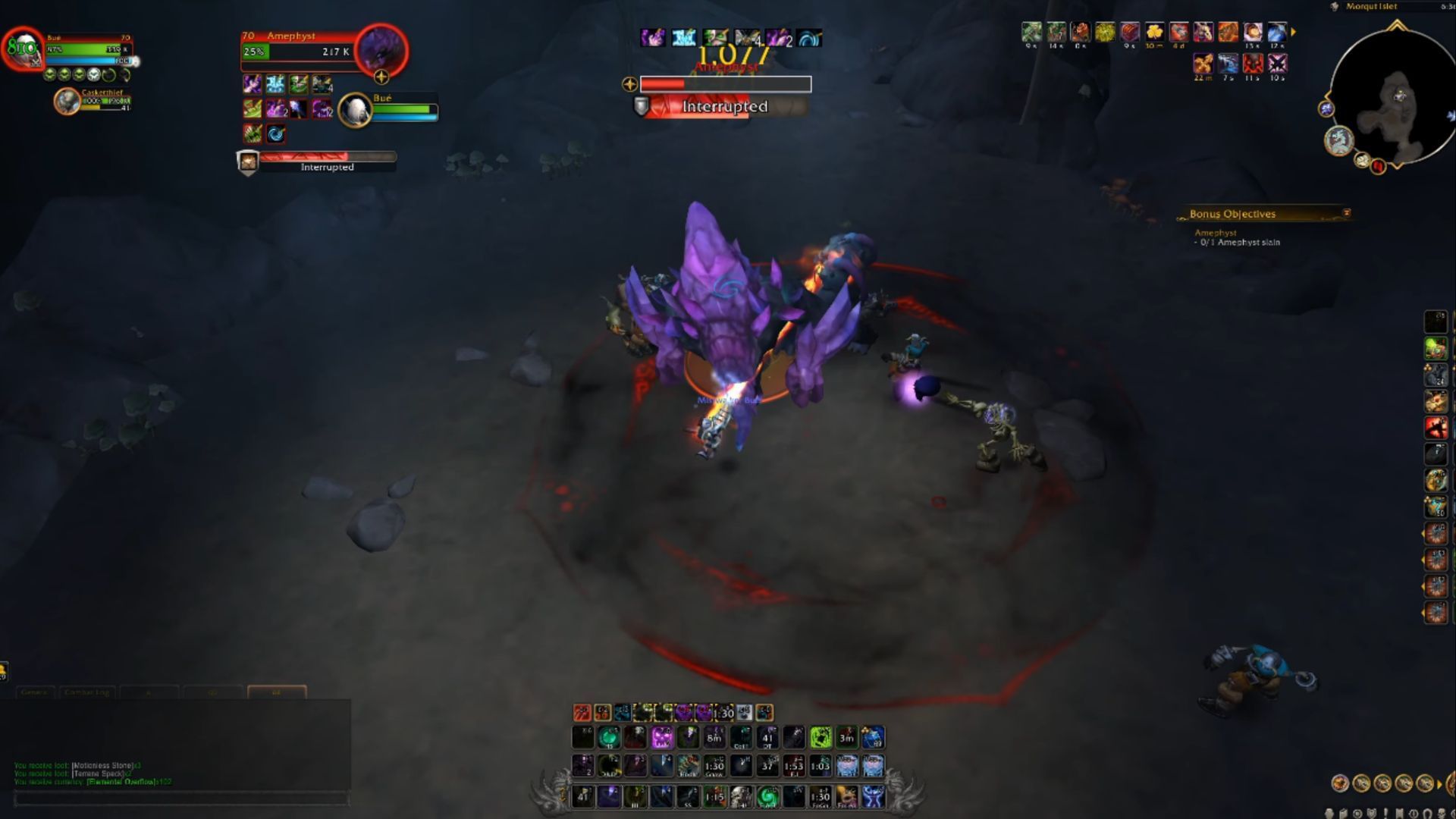Click Bué's green health bar in the party frame
The image size is (1456, 819).
pyautogui.click(x=404, y=110)
